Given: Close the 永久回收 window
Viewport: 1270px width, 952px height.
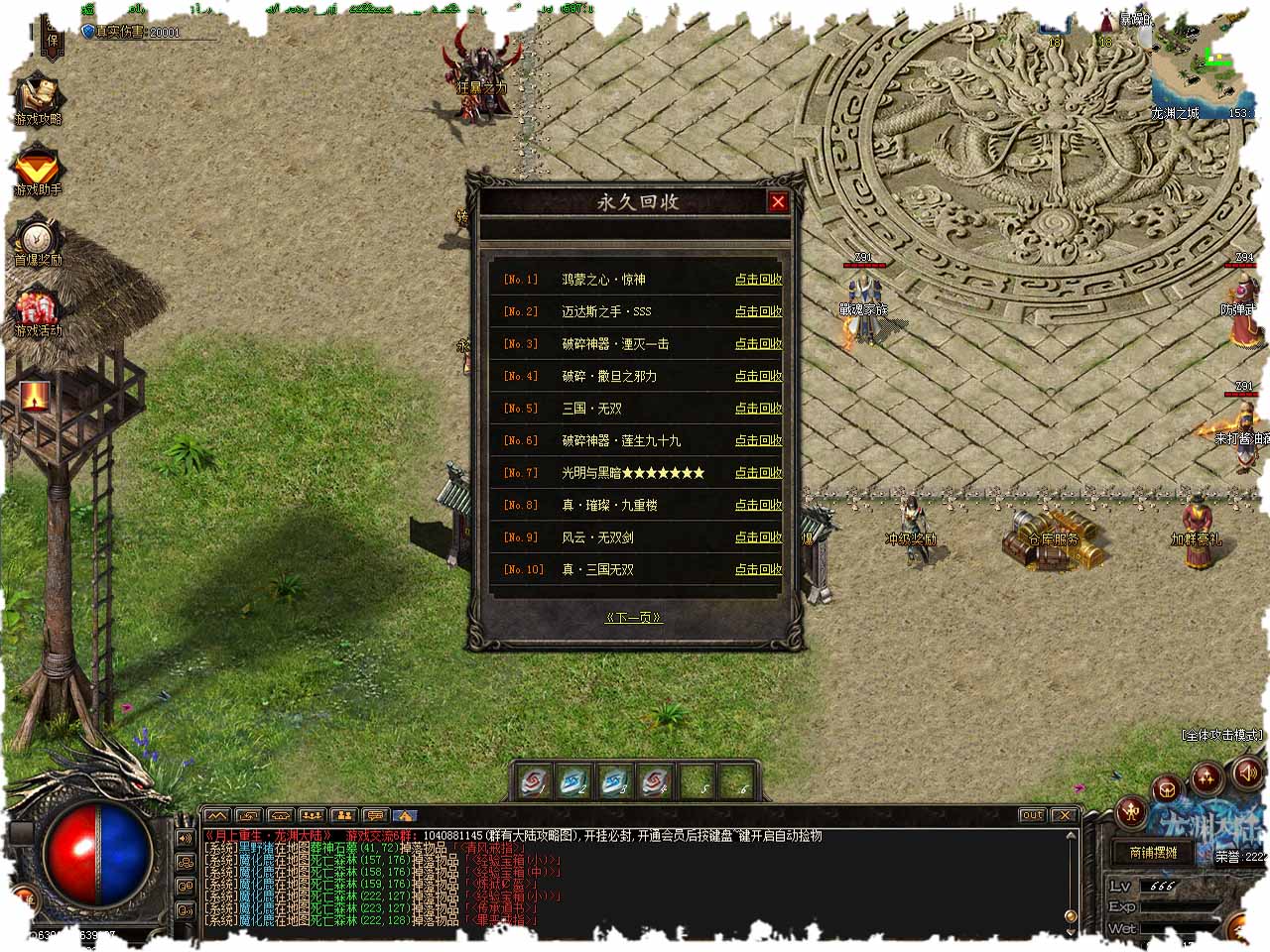Looking at the screenshot, I should coord(778,202).
